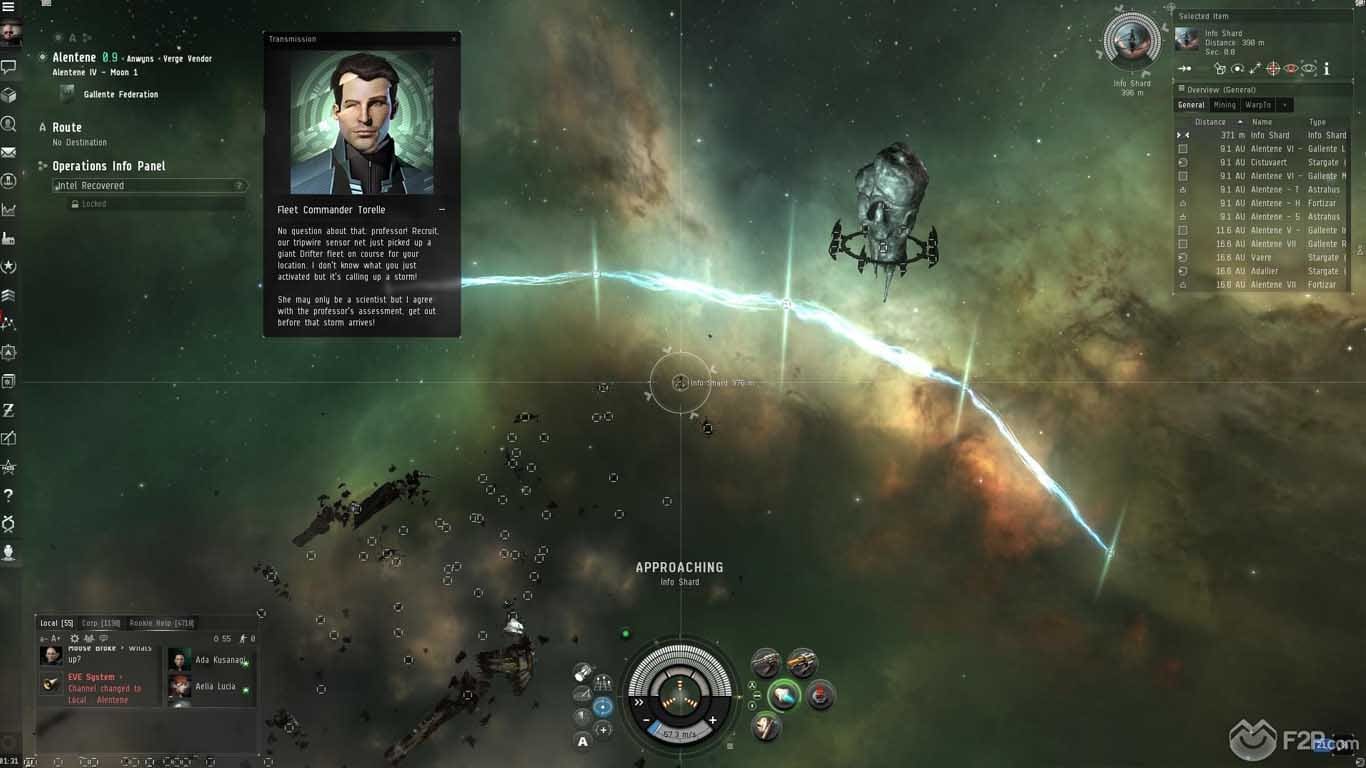Open the EVE Mail envelope icon
Screen dimensions: 1366x768
pyautogui.click(x=9, y=152)
